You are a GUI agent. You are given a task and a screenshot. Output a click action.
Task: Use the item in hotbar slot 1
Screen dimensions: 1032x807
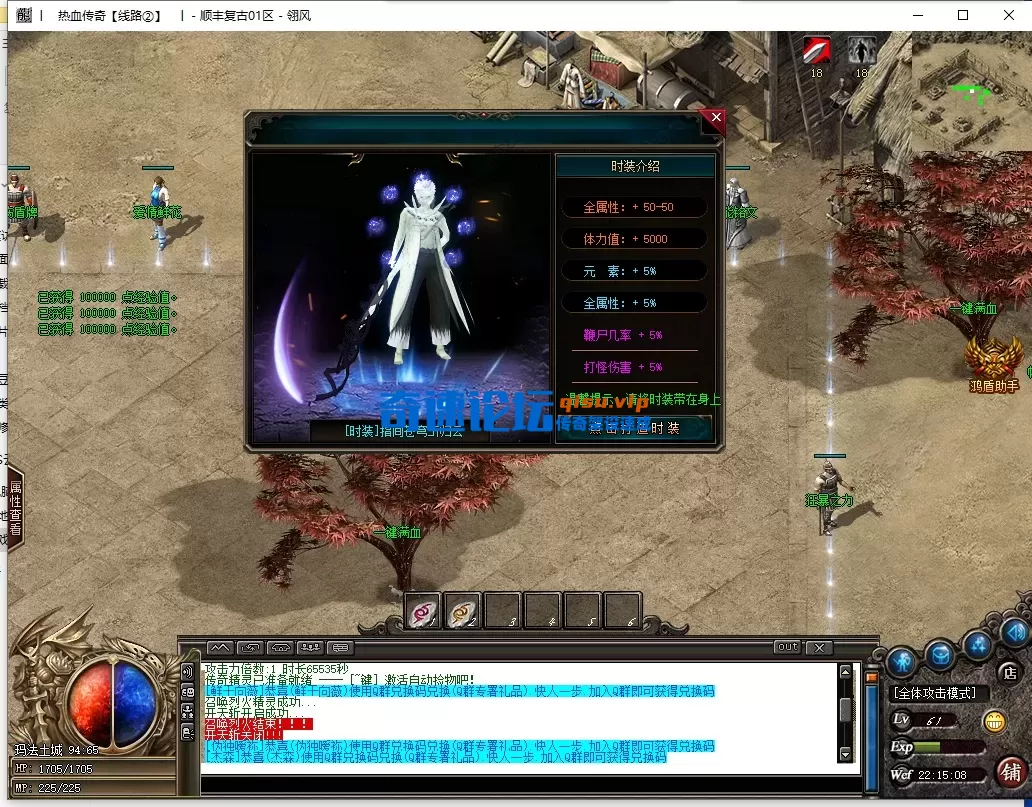click(422, 610)
